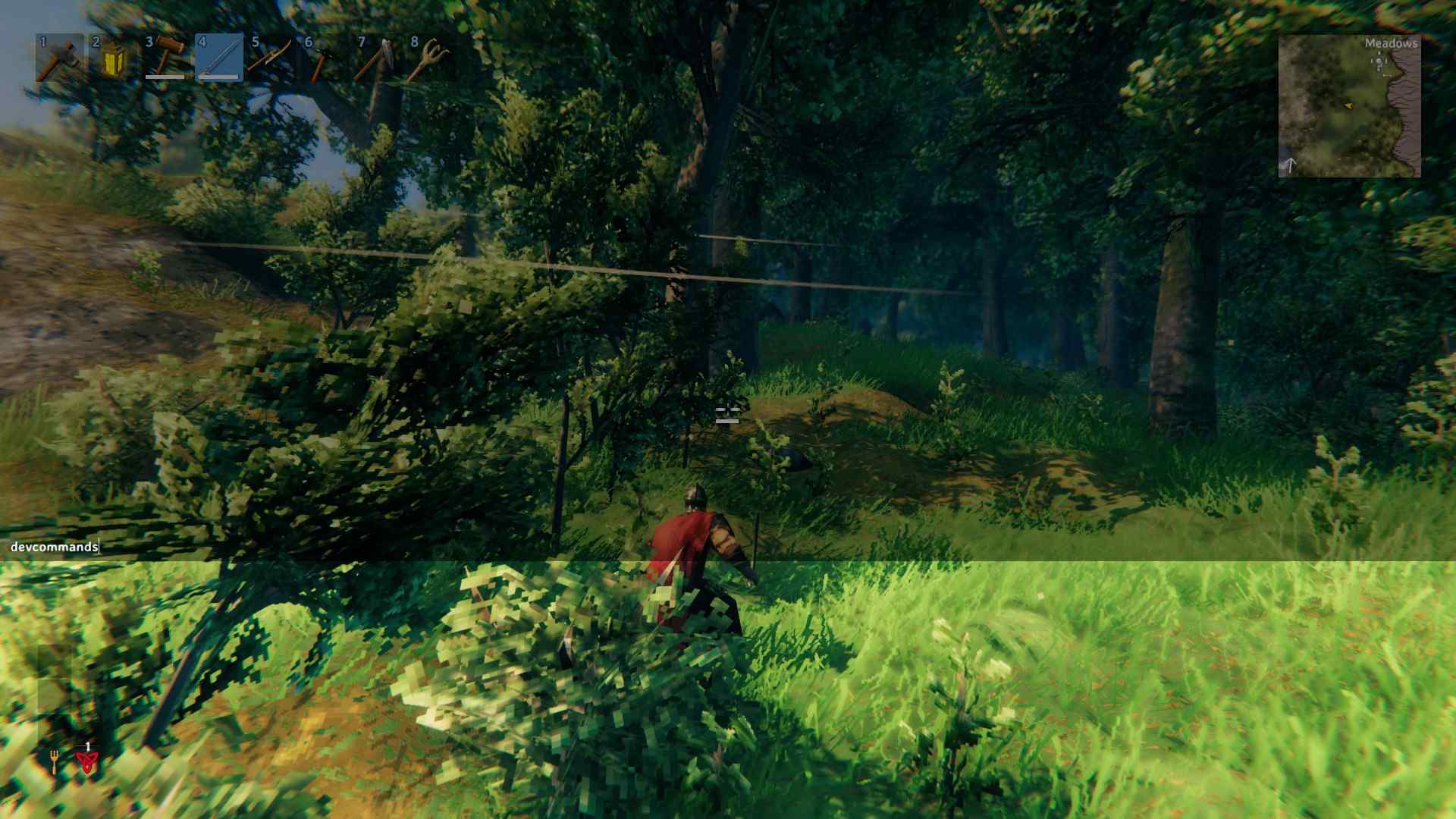The width and height of the screenshot is (1456, 819).
Task: Equip the cultivator in hotbar slot 8
Action: 431,61
